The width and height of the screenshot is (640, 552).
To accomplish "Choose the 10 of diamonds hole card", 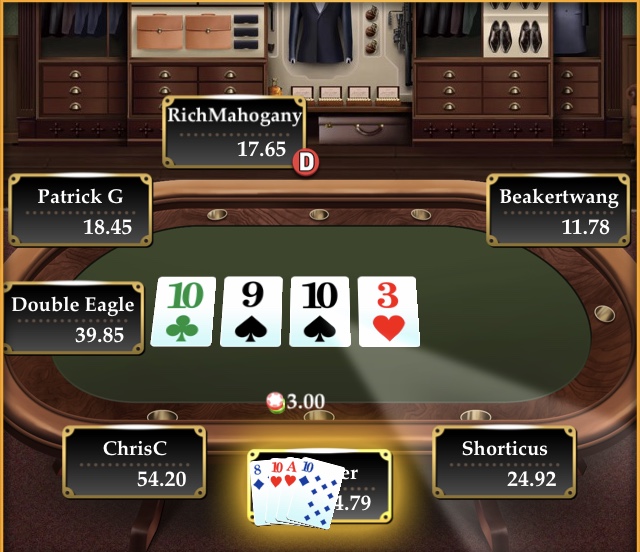I will (x=317, y=495).
